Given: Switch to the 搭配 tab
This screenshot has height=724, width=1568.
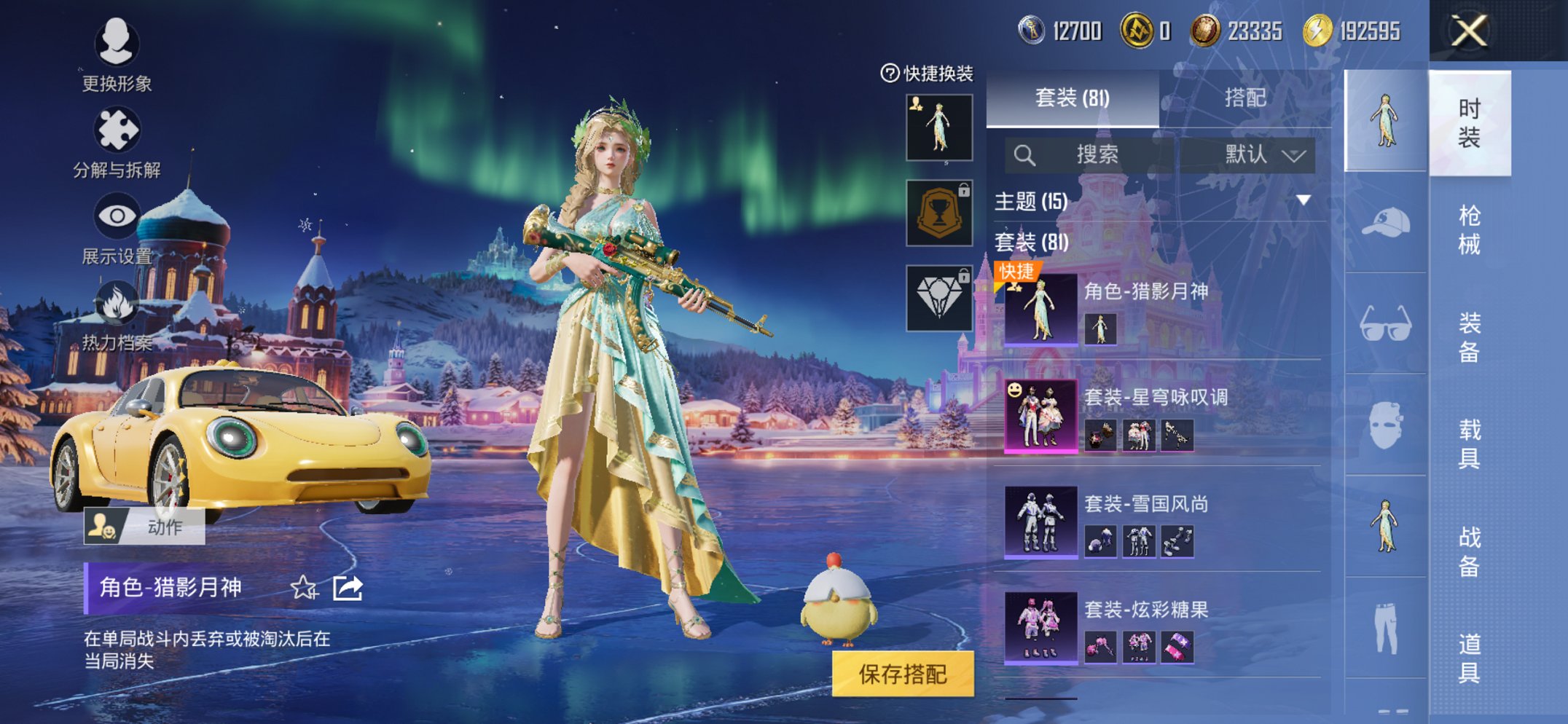Looking at the screenshot, I should pyautogui.click(x=1244, y=98).
